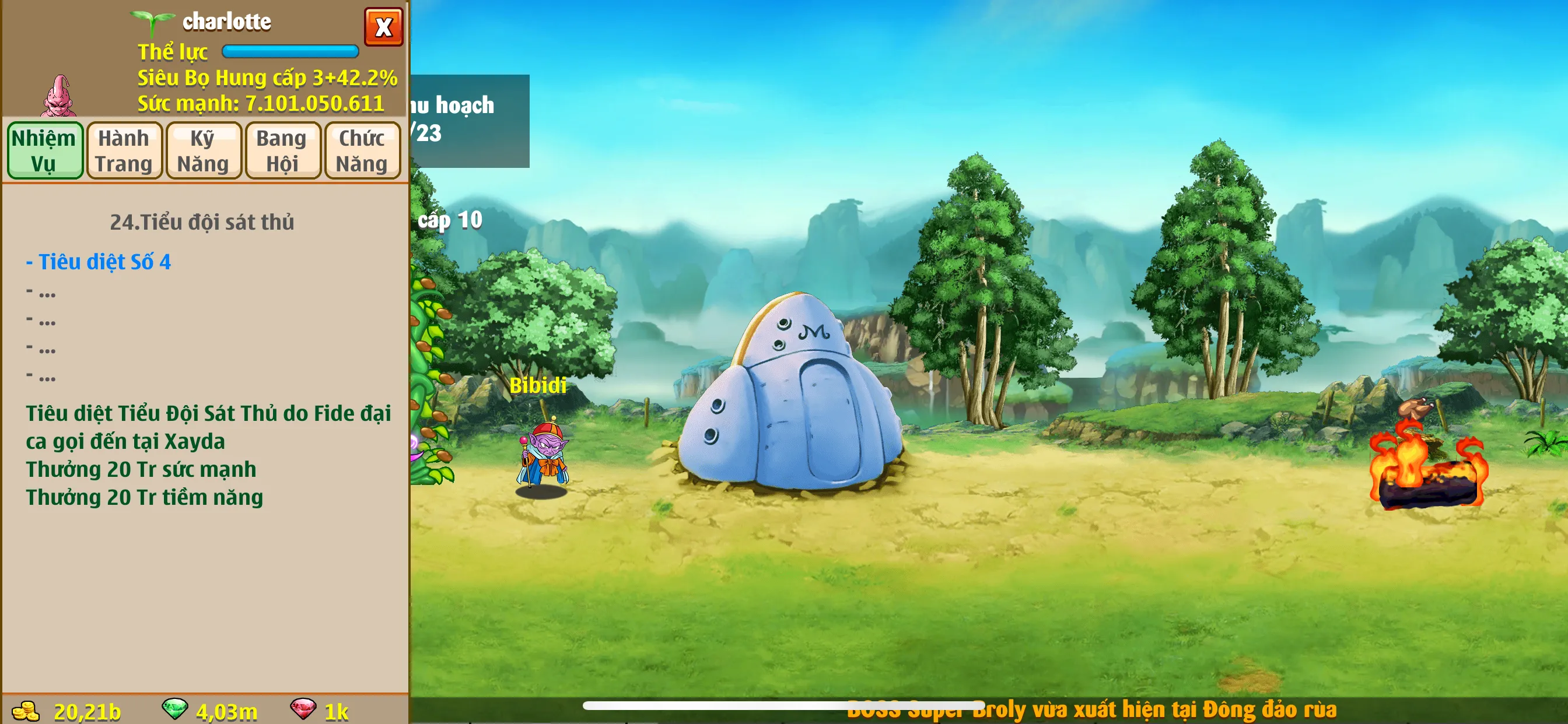This screenshot has width=1568, height=724.
Task: Open the Hành Trang tab
Action: [124, 150]
